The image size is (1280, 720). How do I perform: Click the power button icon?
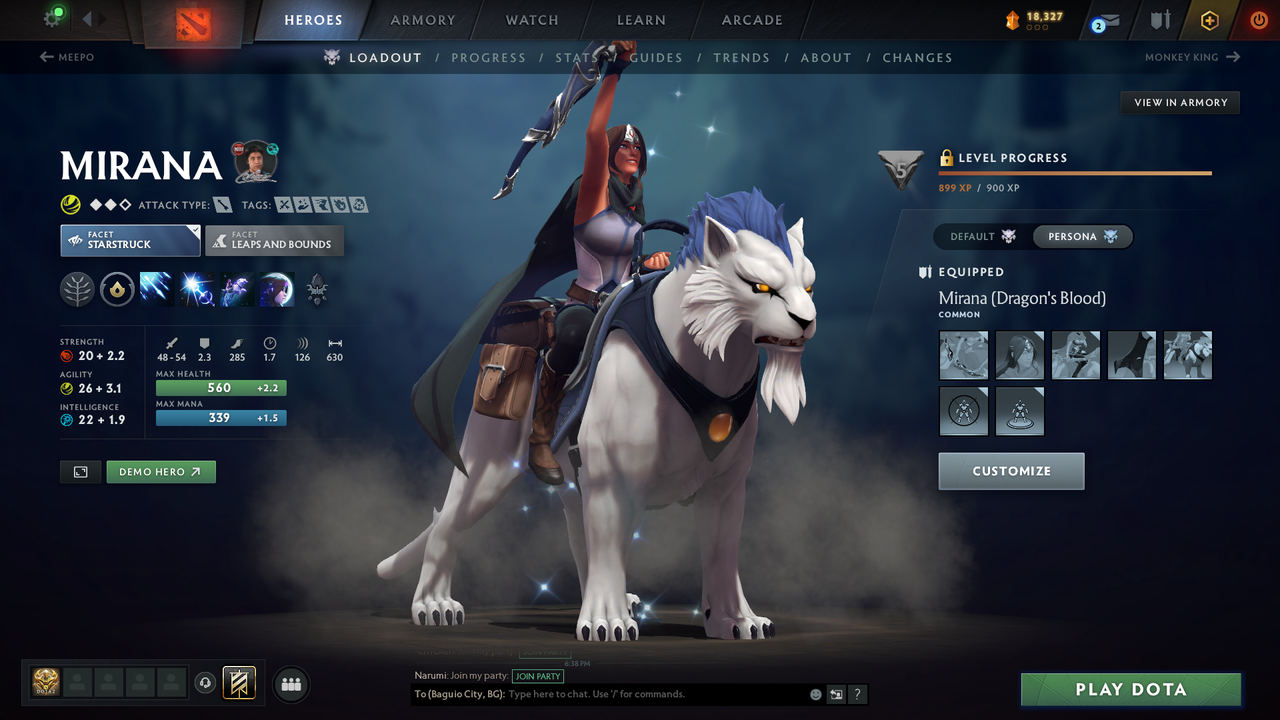[1257, 19]
